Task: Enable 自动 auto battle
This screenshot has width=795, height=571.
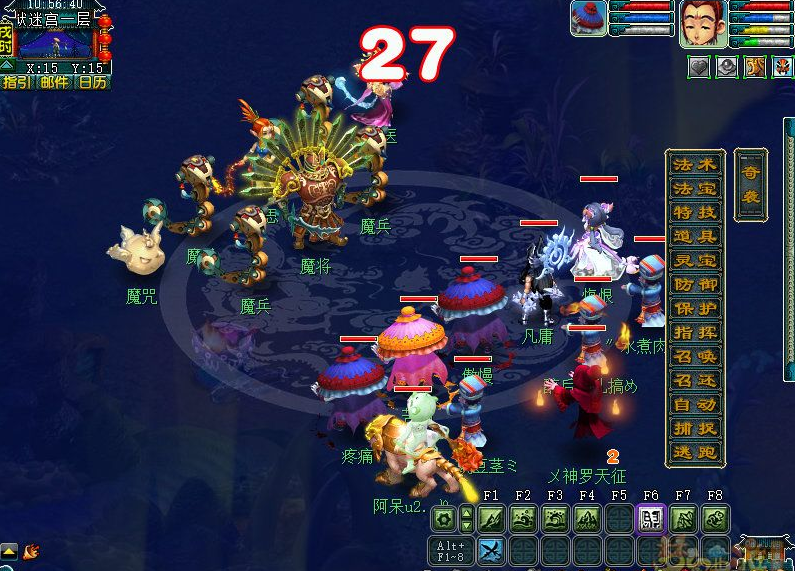Action: point(694,405)
